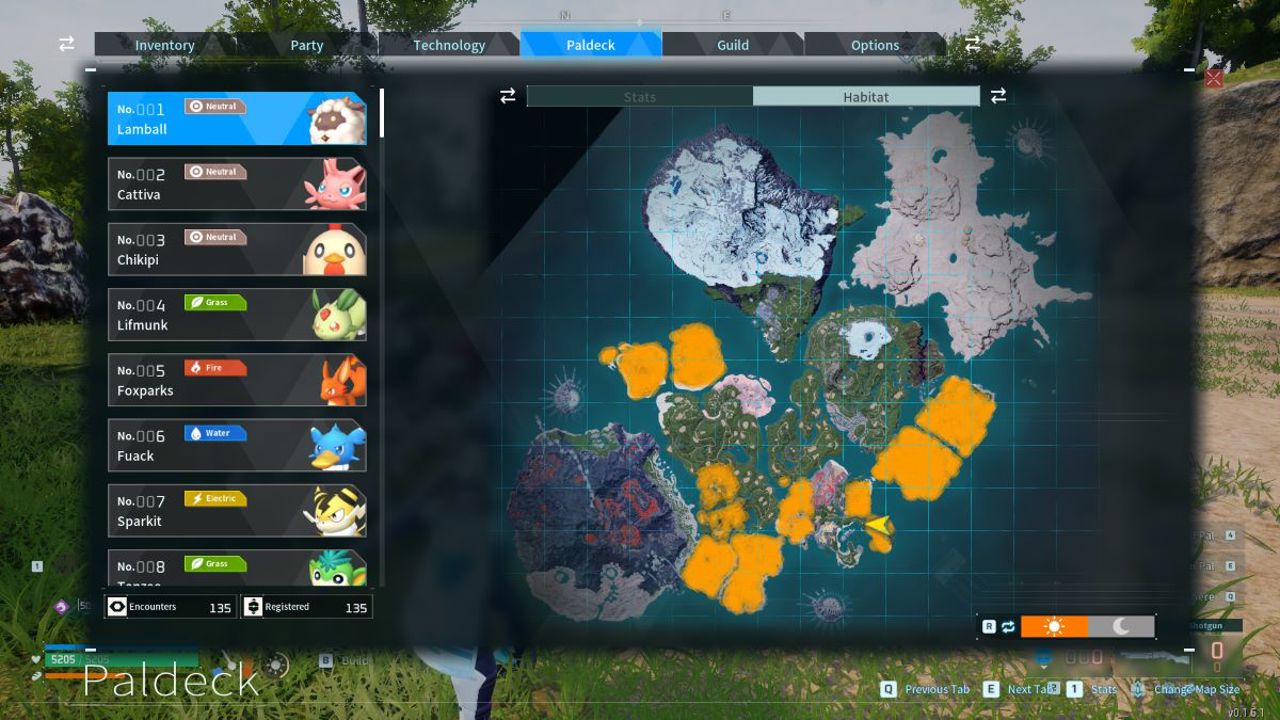
Task: Show daytime habitat with the sun button
Action: [x=1054, y=627]
